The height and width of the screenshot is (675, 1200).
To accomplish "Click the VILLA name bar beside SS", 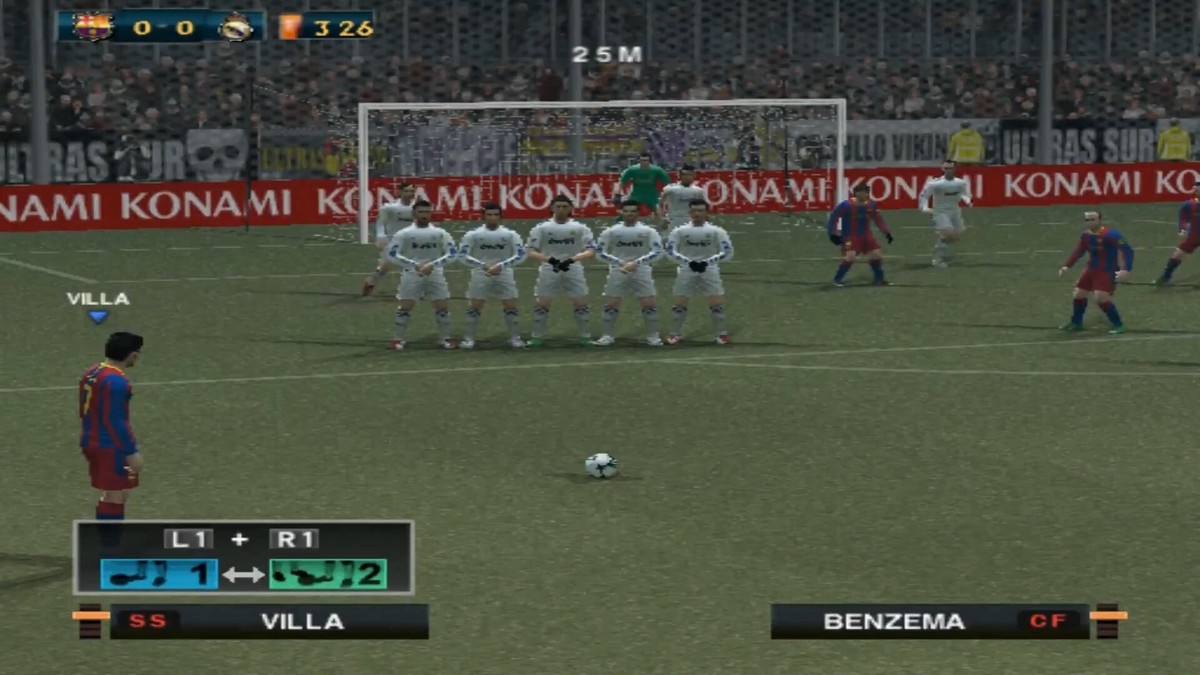I will coord(302,621).
